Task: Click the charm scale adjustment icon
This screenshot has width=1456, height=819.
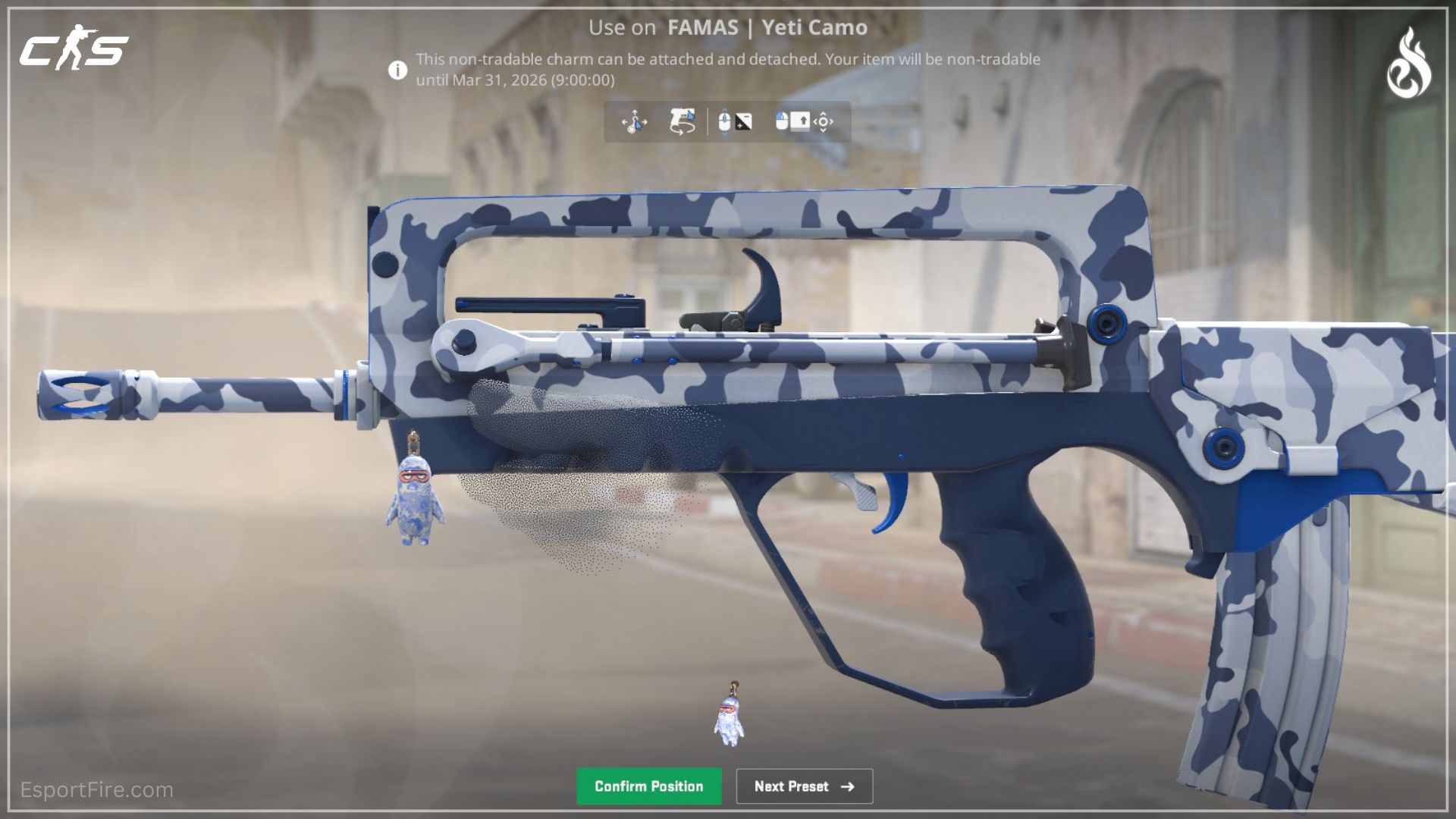Action: (743, 121)
